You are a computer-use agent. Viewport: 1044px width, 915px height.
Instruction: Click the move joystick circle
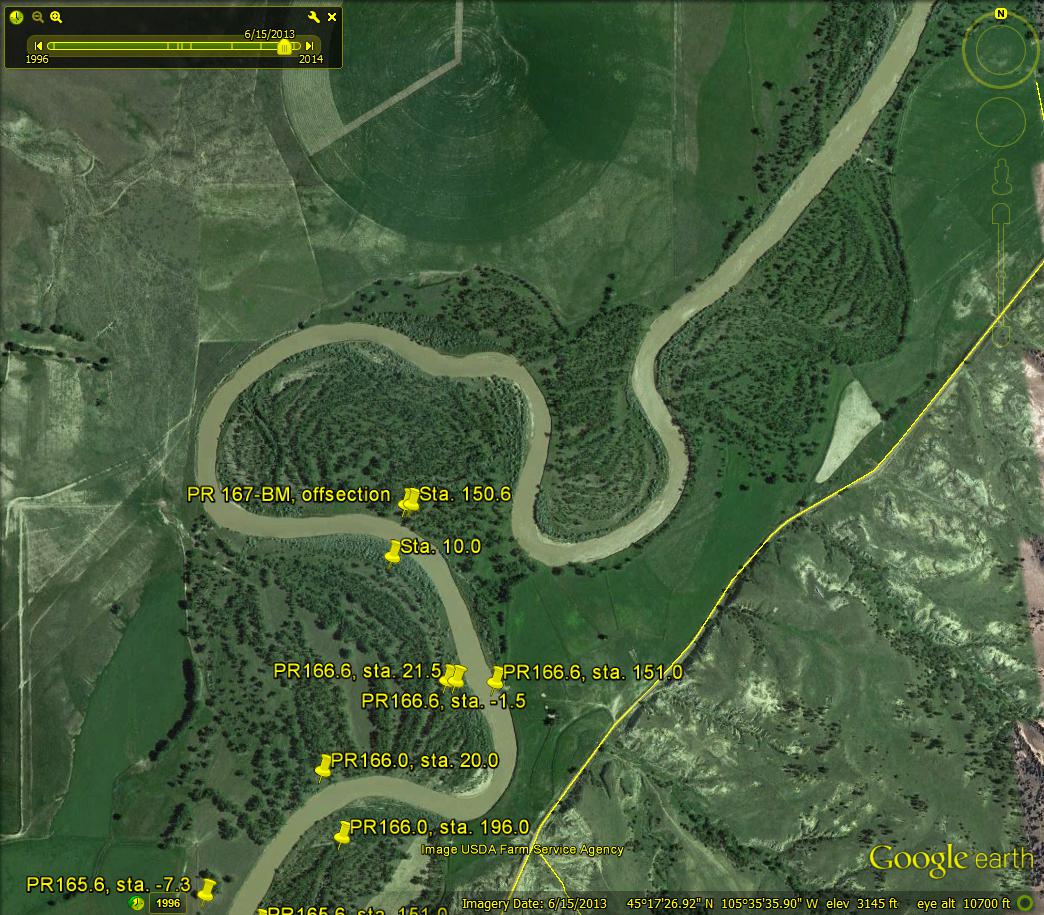[x=1000, y=123]
